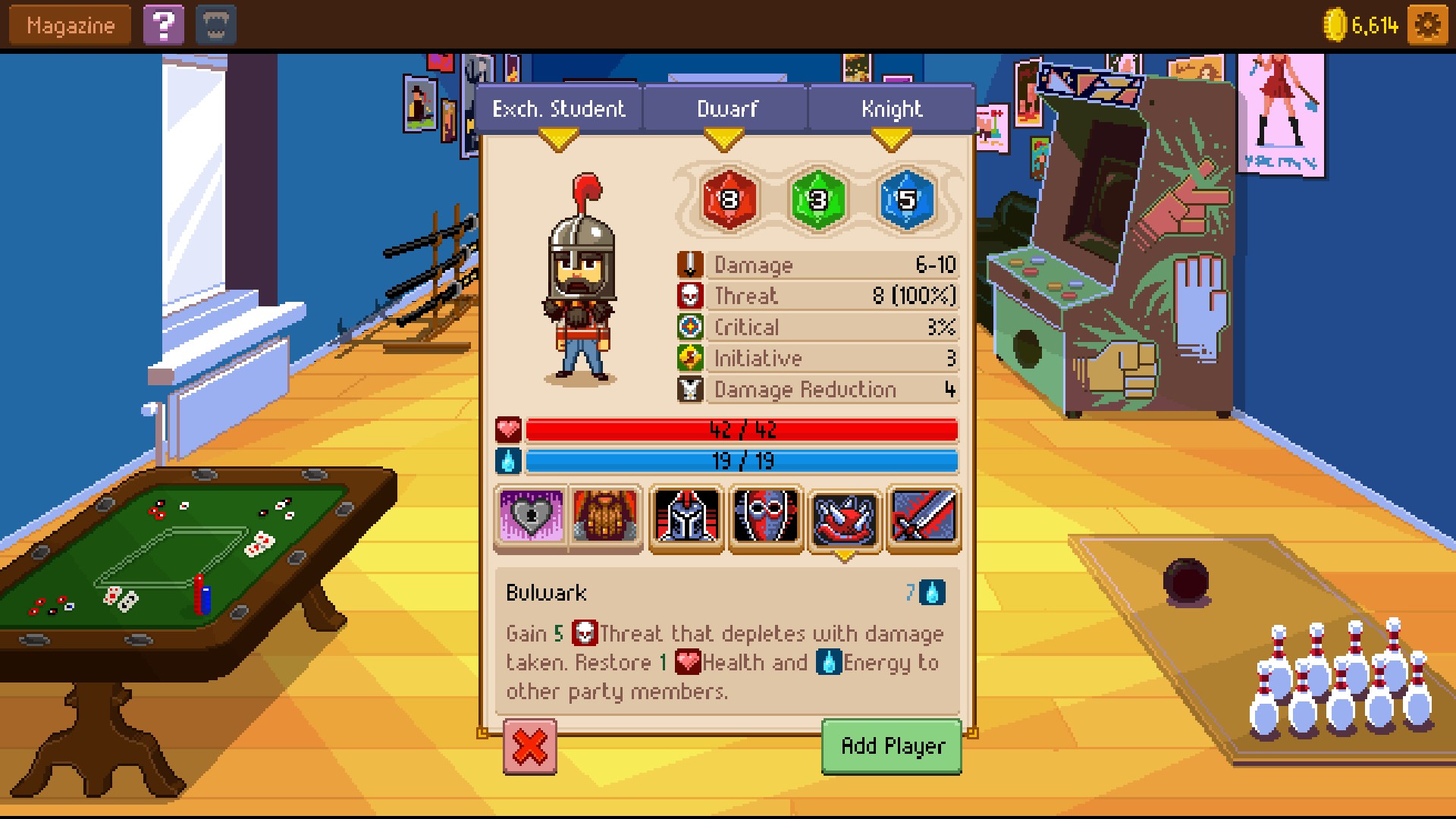1456x819 pixels.
Task: Select the bearded dwarf vest skill icon
Action: click(605, 517)
